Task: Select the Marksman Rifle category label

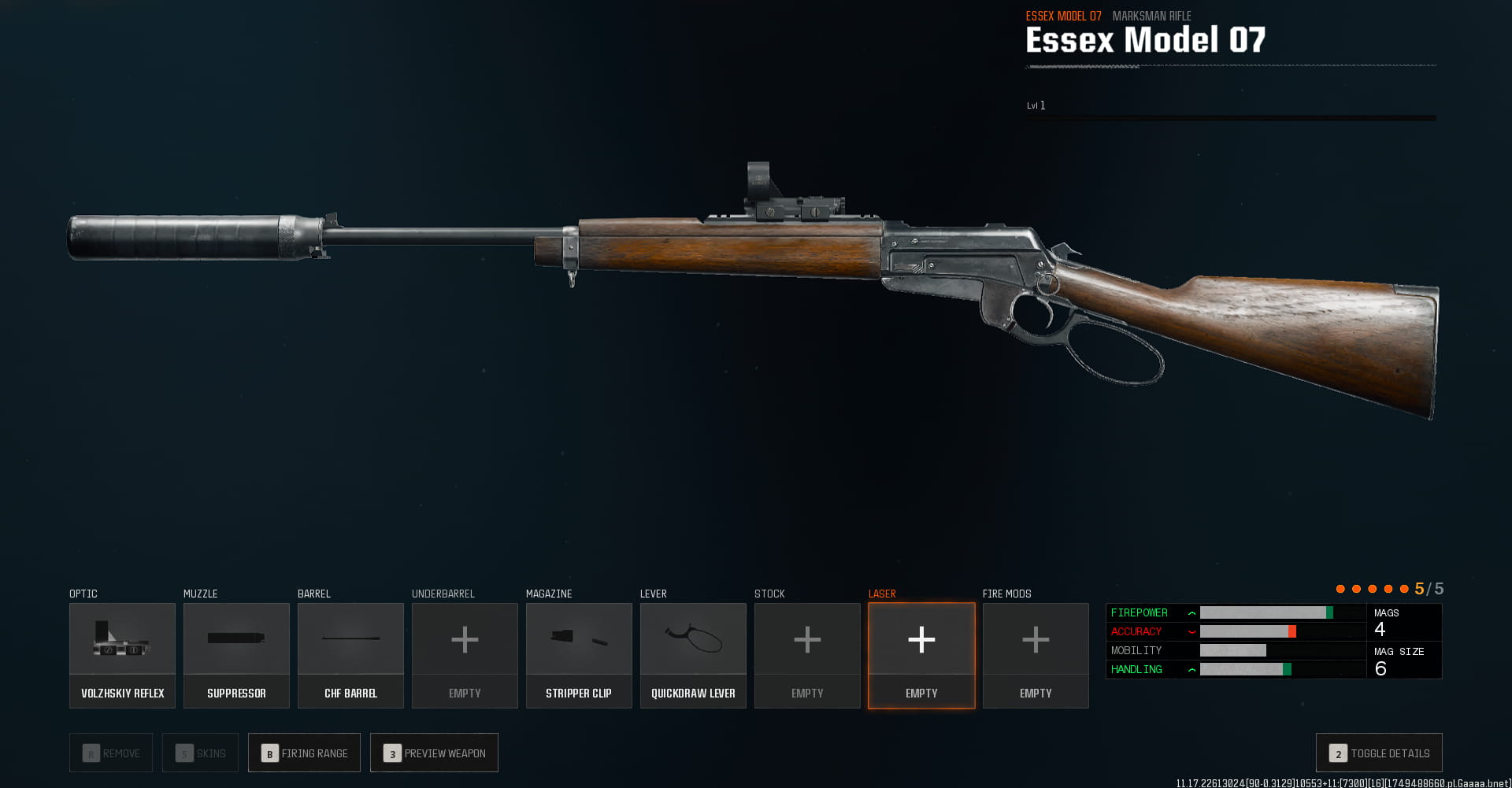Action: [1151, 15]
